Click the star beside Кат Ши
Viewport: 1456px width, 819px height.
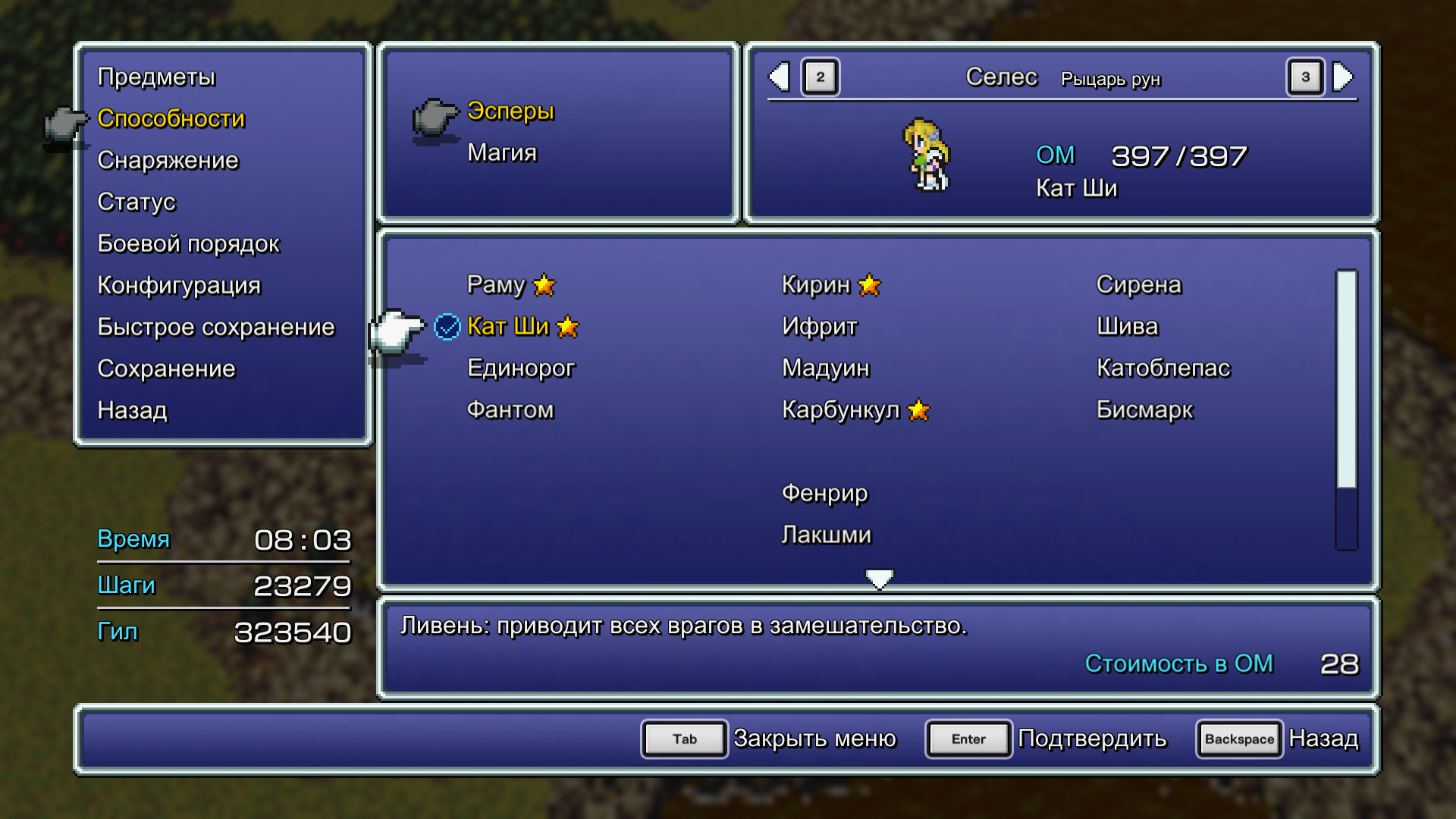[567, 327]
